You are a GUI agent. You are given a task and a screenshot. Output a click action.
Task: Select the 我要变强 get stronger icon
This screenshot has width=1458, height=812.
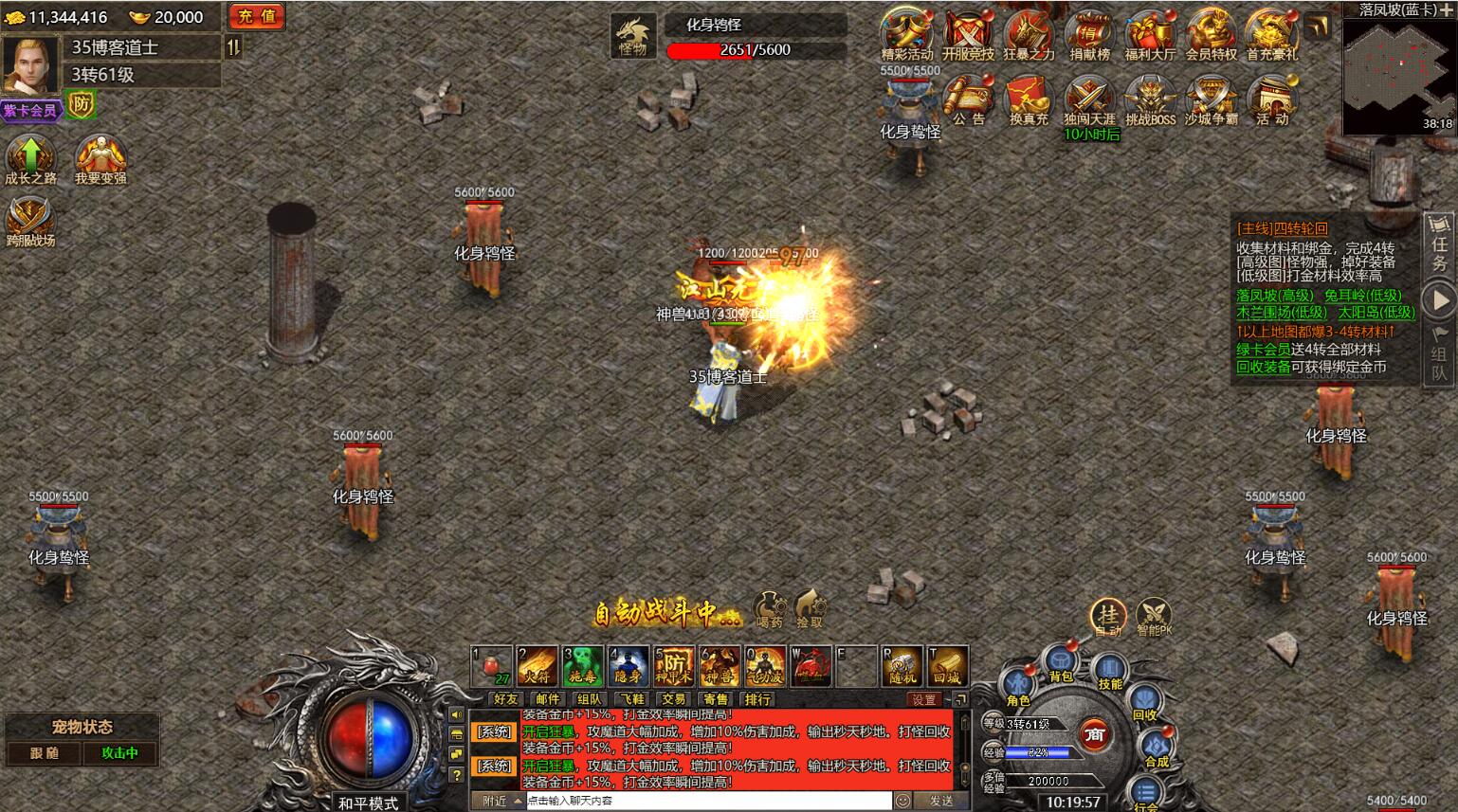point(100,158)
